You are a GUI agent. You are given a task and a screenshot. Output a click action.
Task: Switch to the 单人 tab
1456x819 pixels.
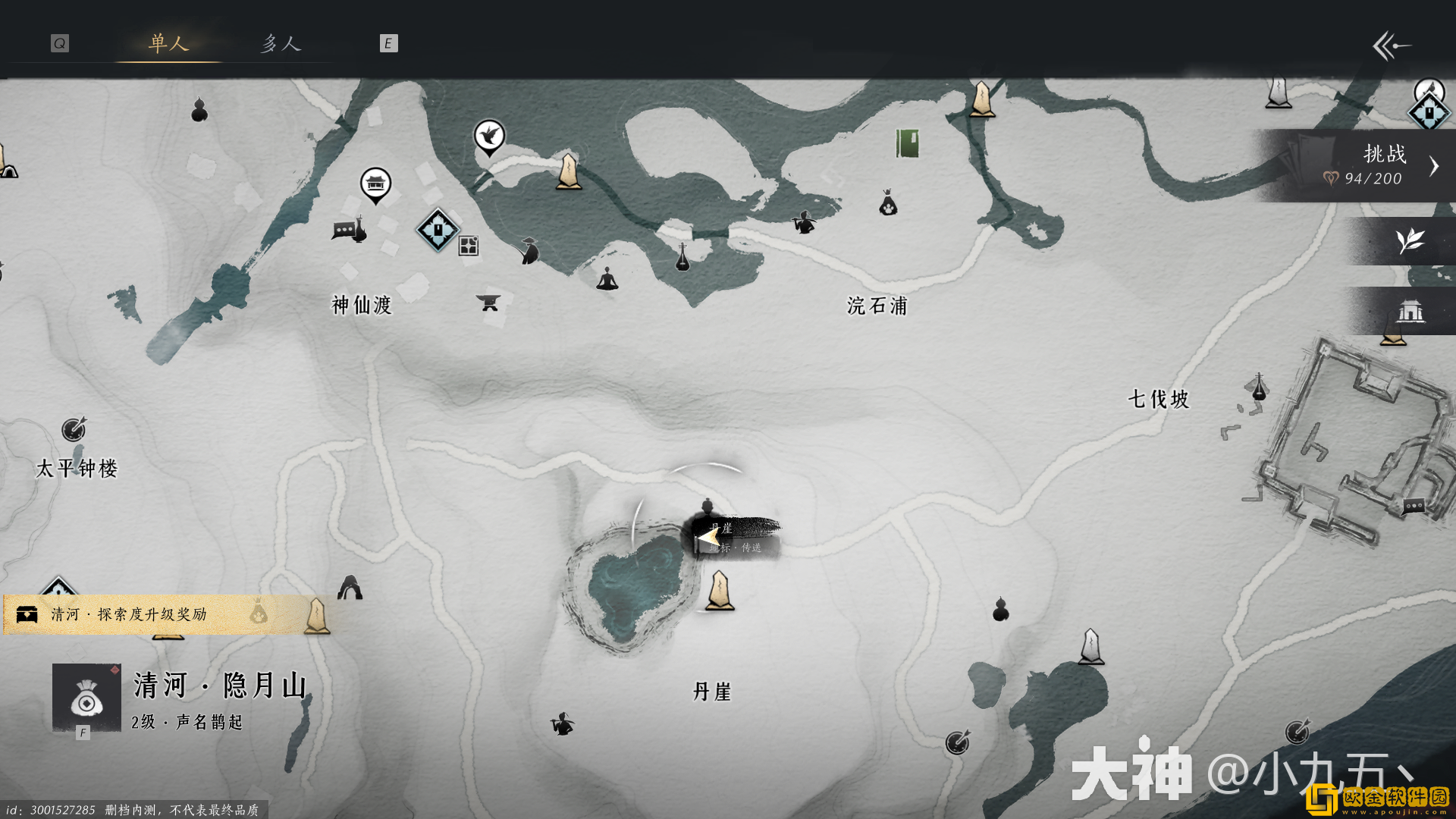[168, 43]
